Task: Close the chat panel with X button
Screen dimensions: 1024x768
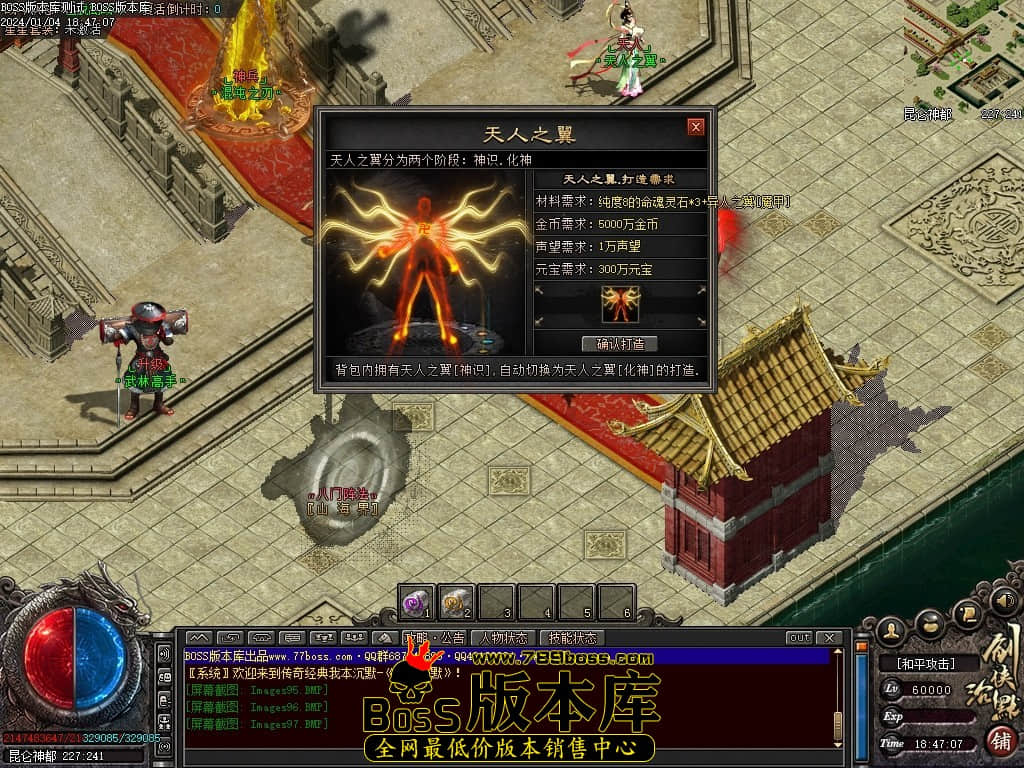Action: click(x=828, y=638)
